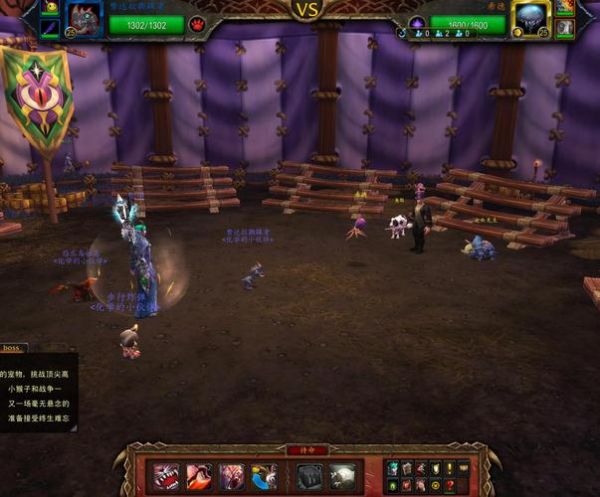Select the enemy pet's gold-framed portrait
This screenshot has height=497, width=600.
[531, 15]
